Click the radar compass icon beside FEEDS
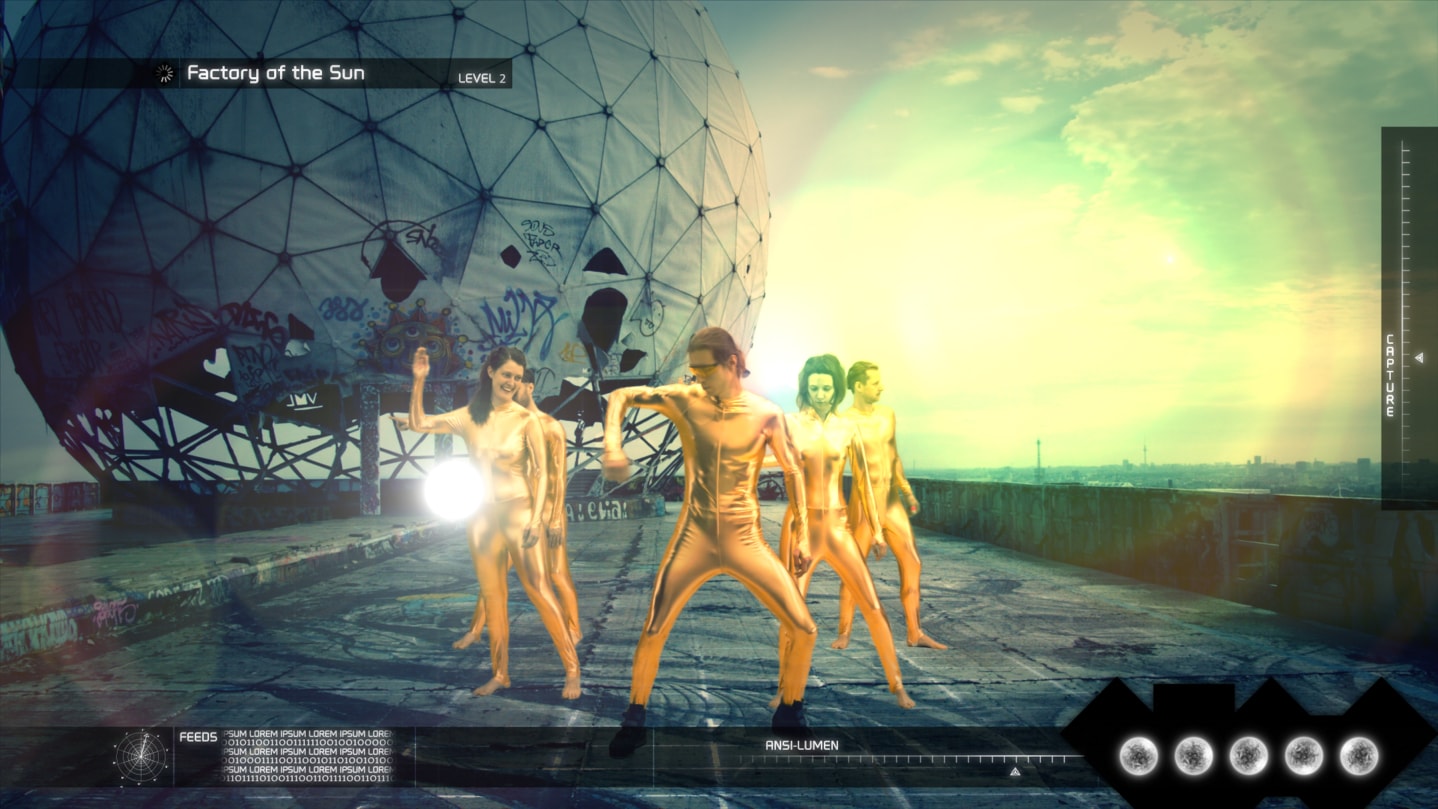Viewport: 1438px width, 809px height. 140,756
